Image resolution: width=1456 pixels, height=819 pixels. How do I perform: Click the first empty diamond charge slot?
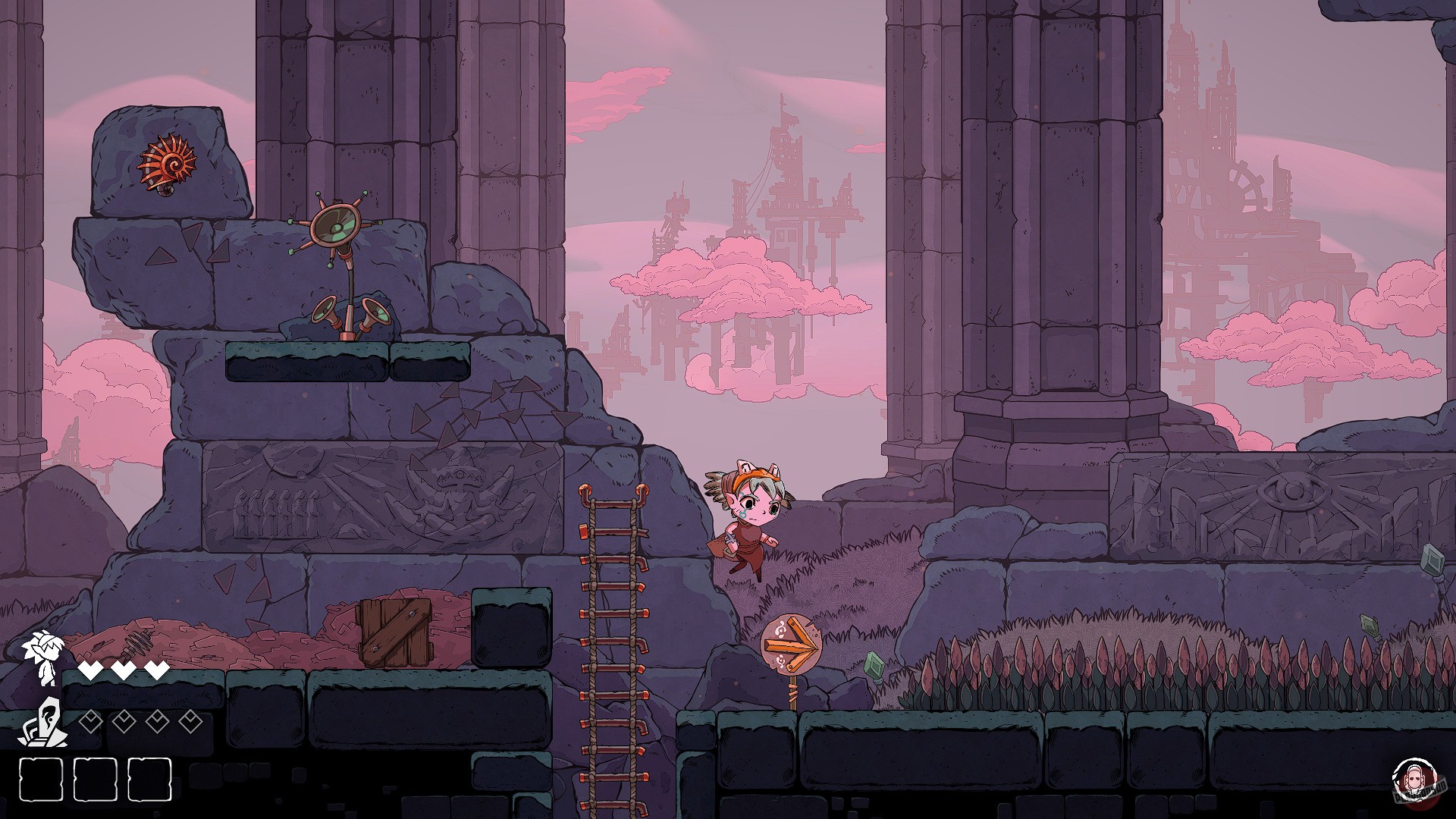tap(90, 721)
